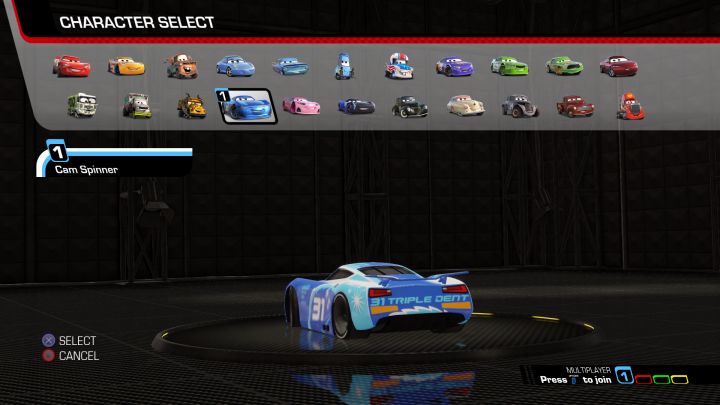Select the purple race car
This screenshot has height=405, width=720.
pos(454,67)
